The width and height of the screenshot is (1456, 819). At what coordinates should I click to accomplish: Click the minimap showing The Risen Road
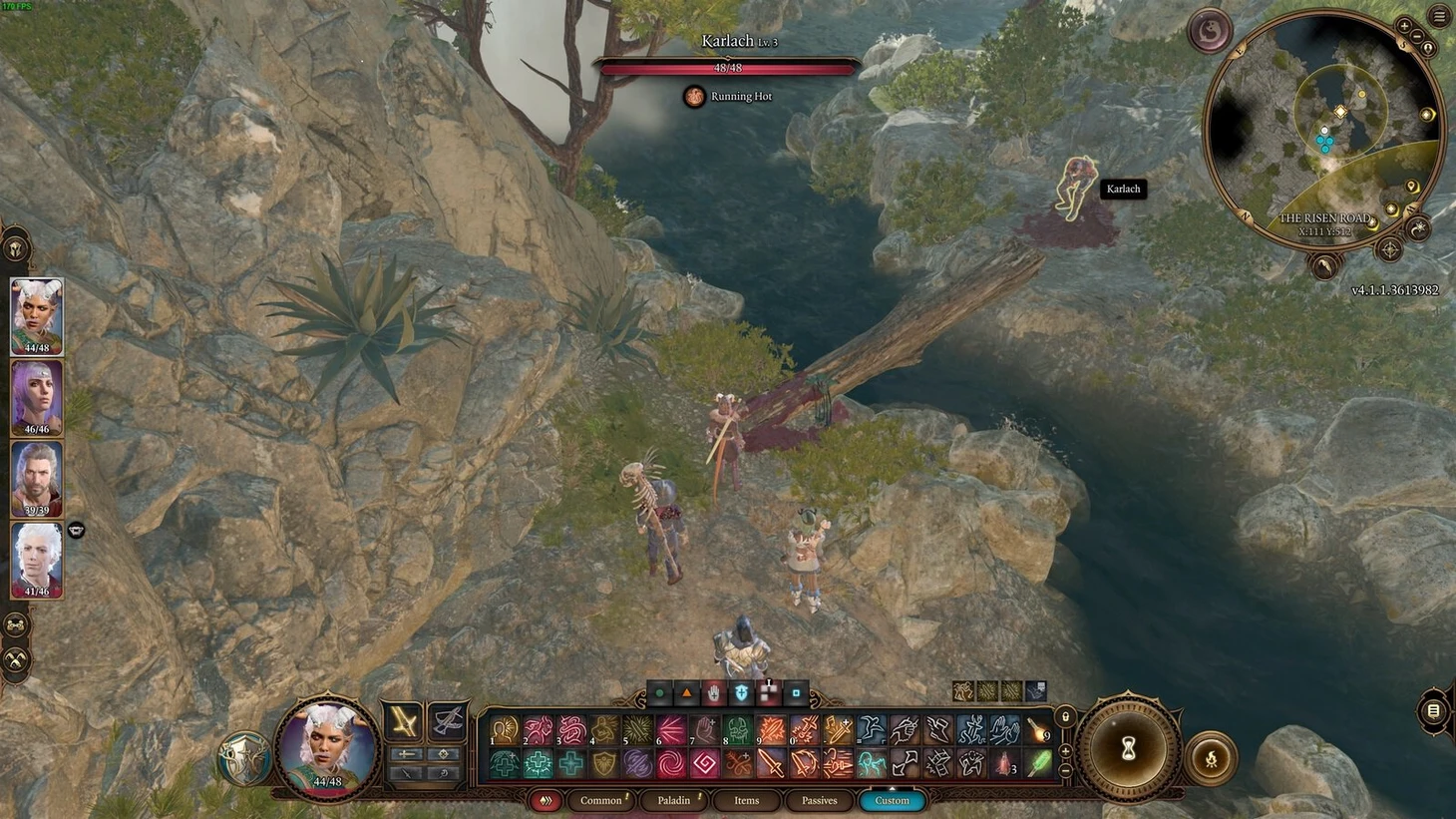click(1324, 130)
